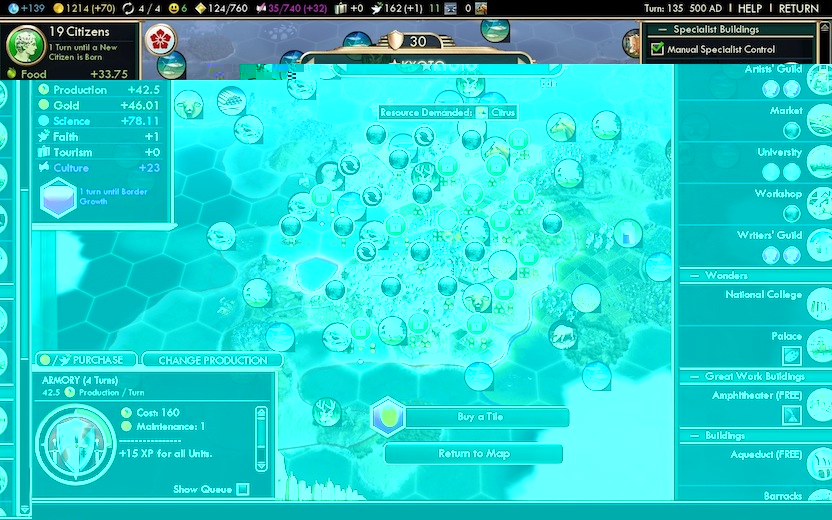Click the CHANGE PRODUCTION button

point(212,360)
